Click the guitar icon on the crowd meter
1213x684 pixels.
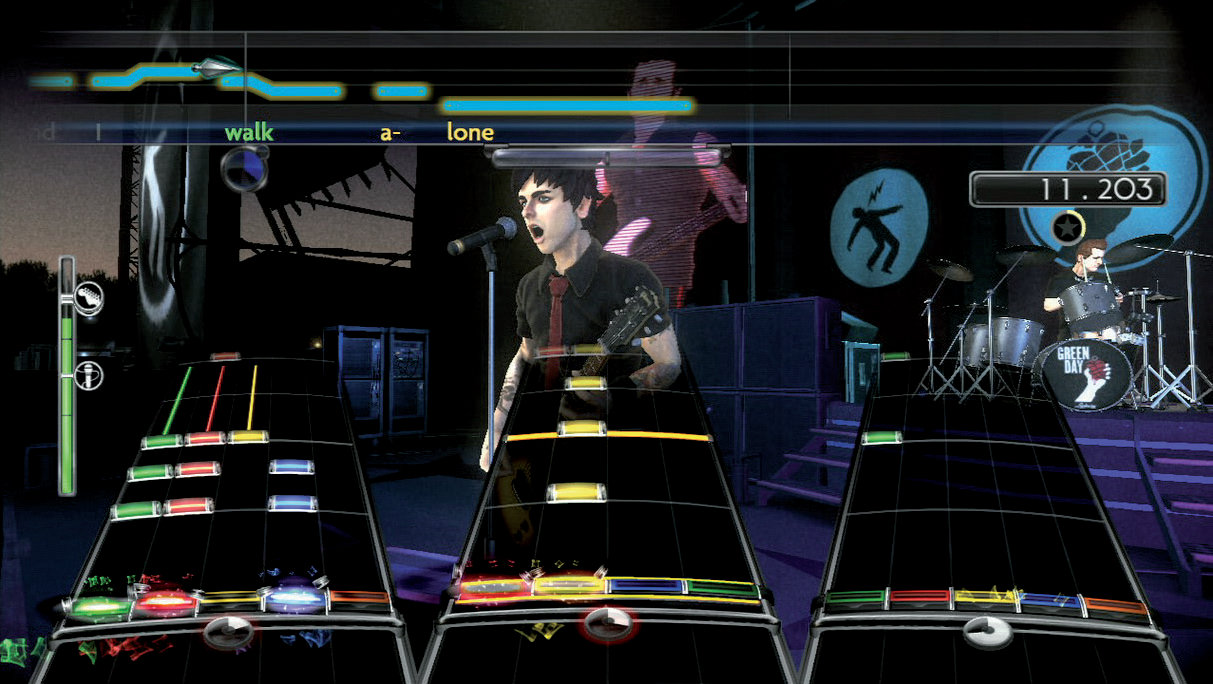click(x=88, y=297)
